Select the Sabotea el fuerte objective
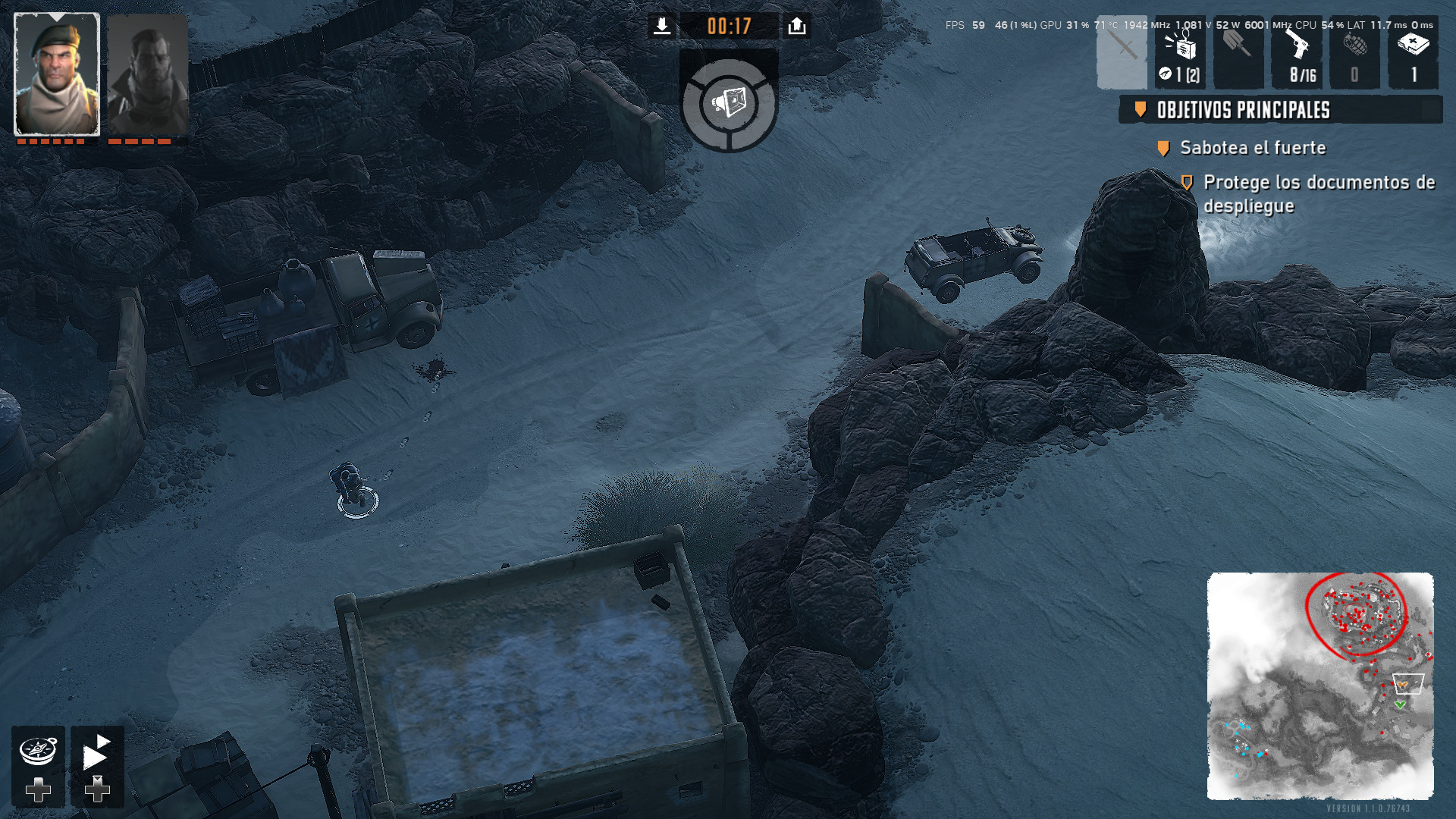Image resolution: width=1456 pixels, height=819 pixels. tap(1252, 148)
